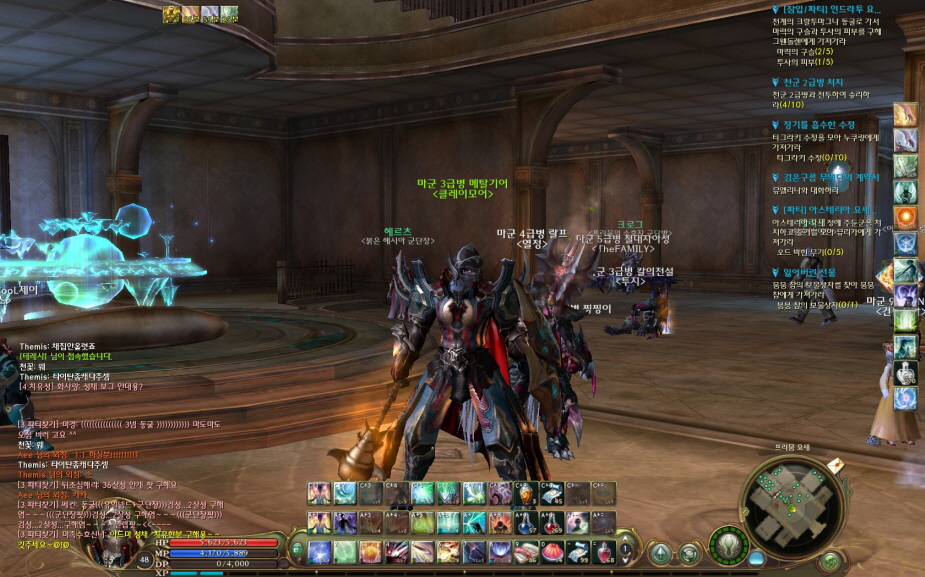Use the blue potion in middle hotbar row
The image size is (925, 577).
pyautogui.click(x=553, y=522)
